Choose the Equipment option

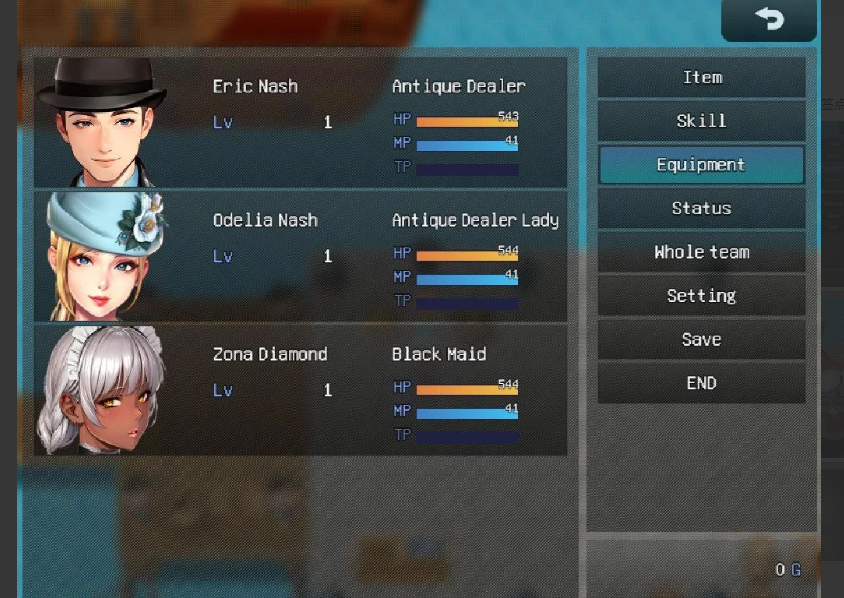pos(701,165)
